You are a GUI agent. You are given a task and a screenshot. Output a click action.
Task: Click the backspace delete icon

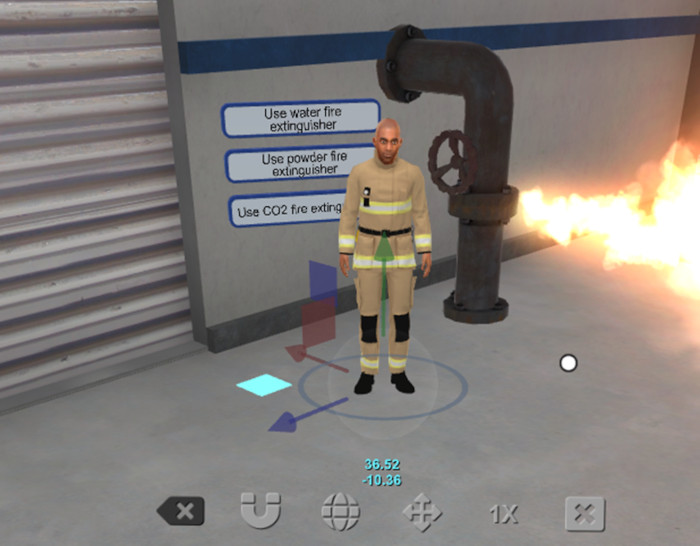point(181,513)
